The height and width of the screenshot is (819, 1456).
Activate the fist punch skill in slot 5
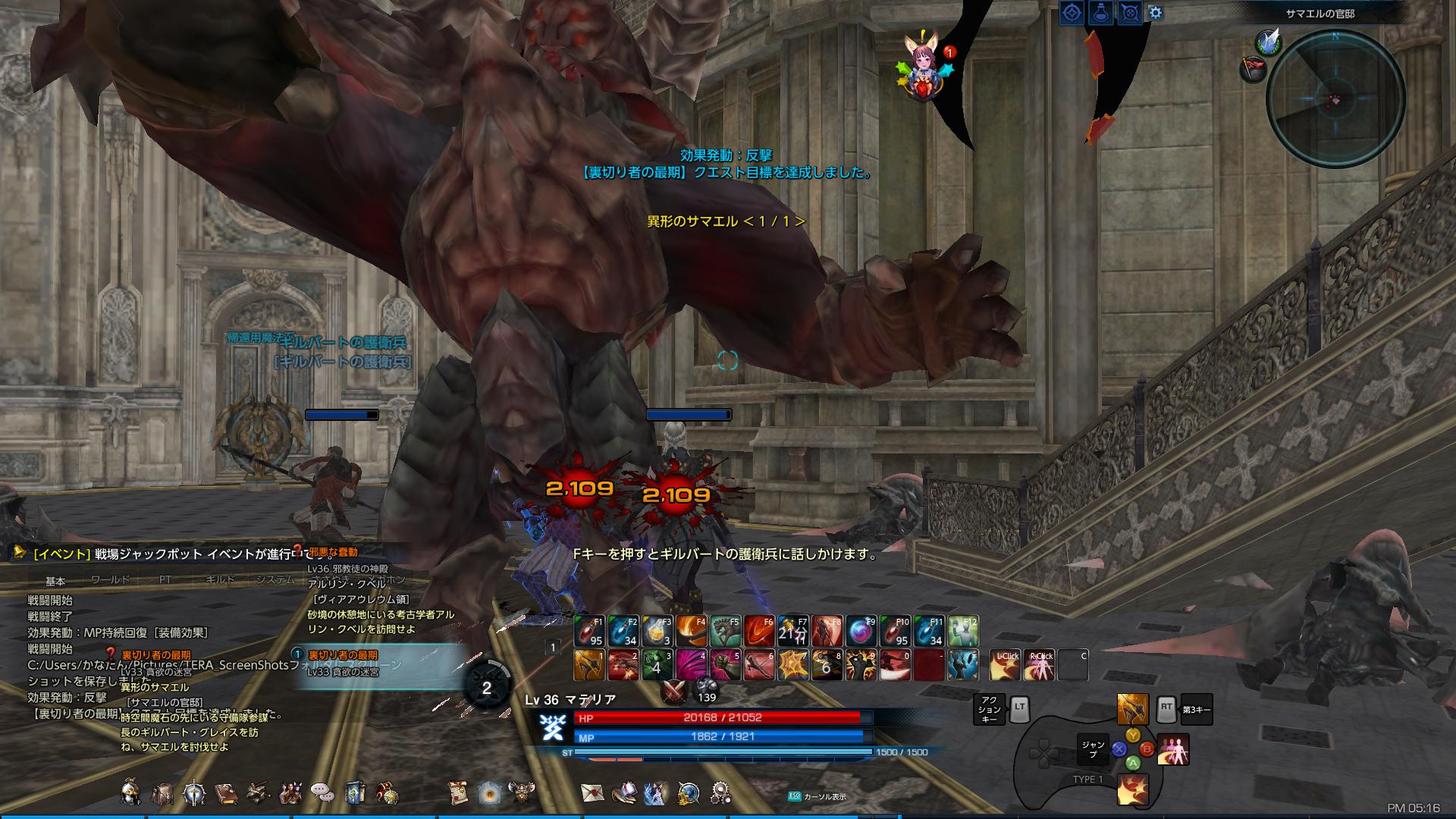725,665
